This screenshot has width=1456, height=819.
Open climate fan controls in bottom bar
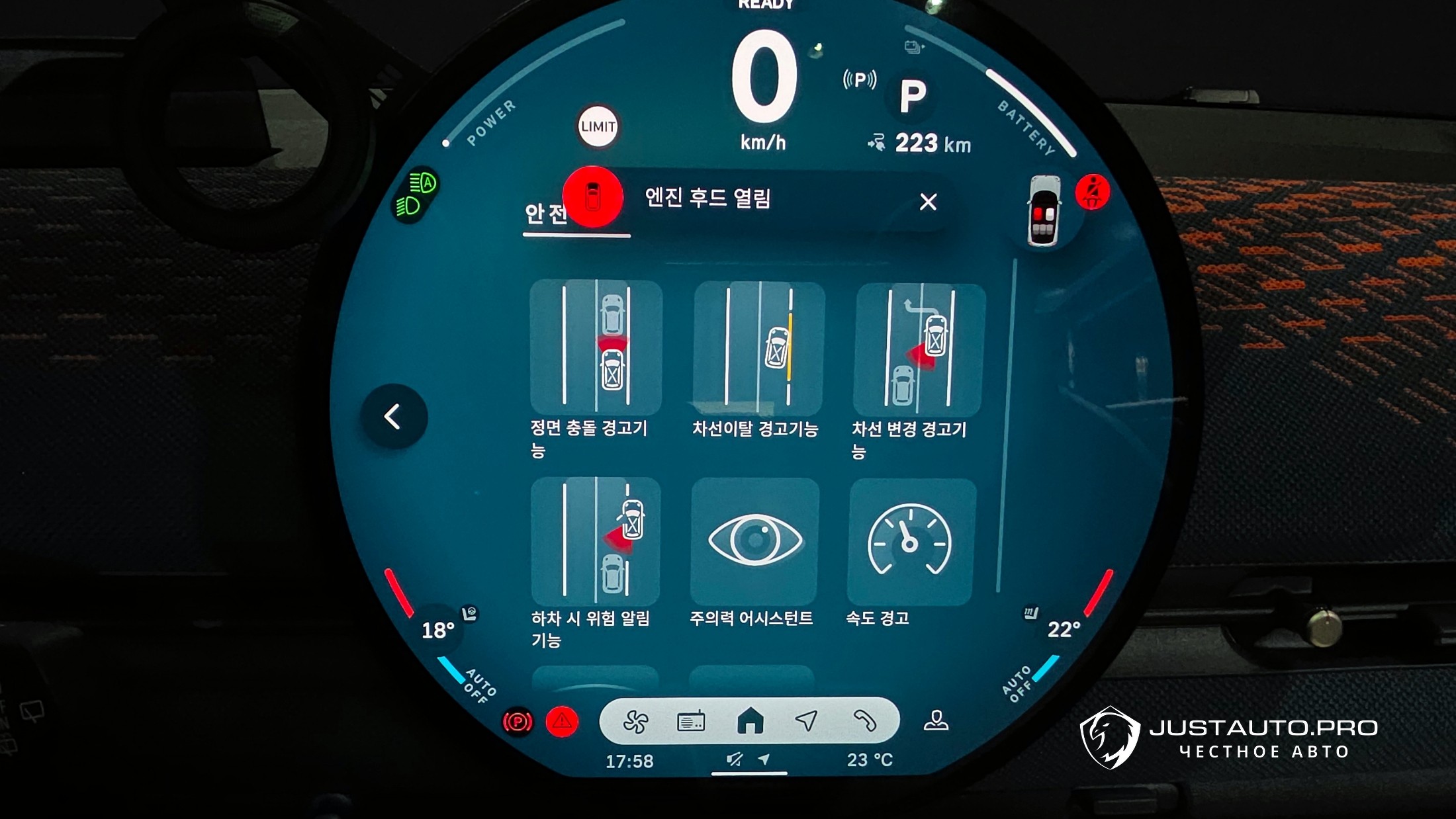(636, 722)
